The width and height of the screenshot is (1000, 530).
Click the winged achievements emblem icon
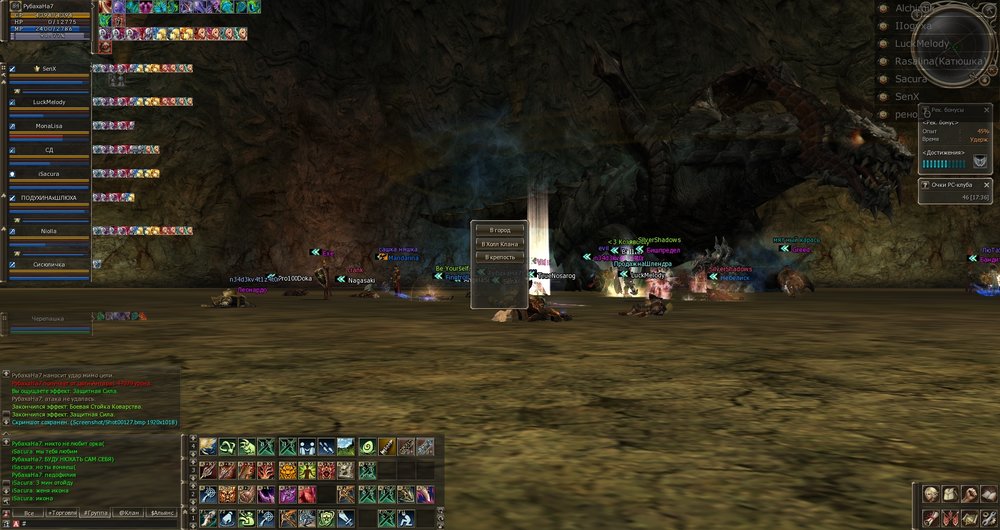pyautogui.click(x=979, y=162)
